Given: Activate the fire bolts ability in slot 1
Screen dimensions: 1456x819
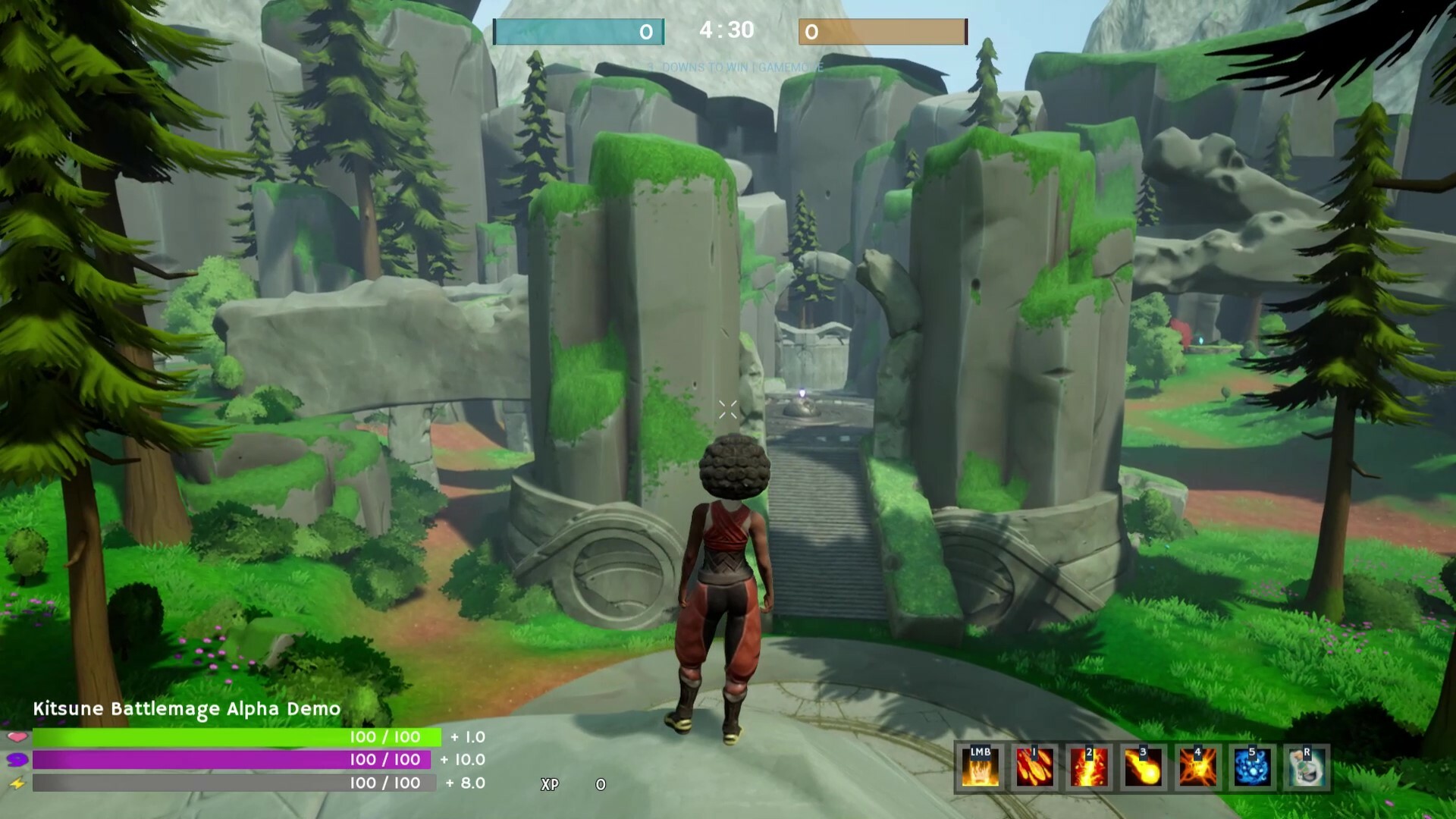Looking at the screenshot, I should point(1034,767).
